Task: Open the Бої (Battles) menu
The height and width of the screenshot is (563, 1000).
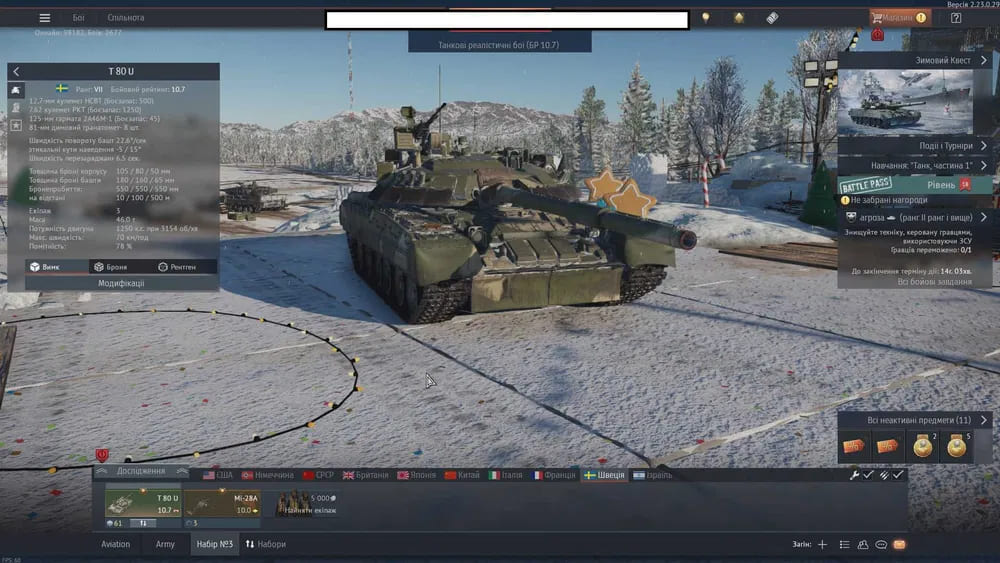Action: (79, 18)
